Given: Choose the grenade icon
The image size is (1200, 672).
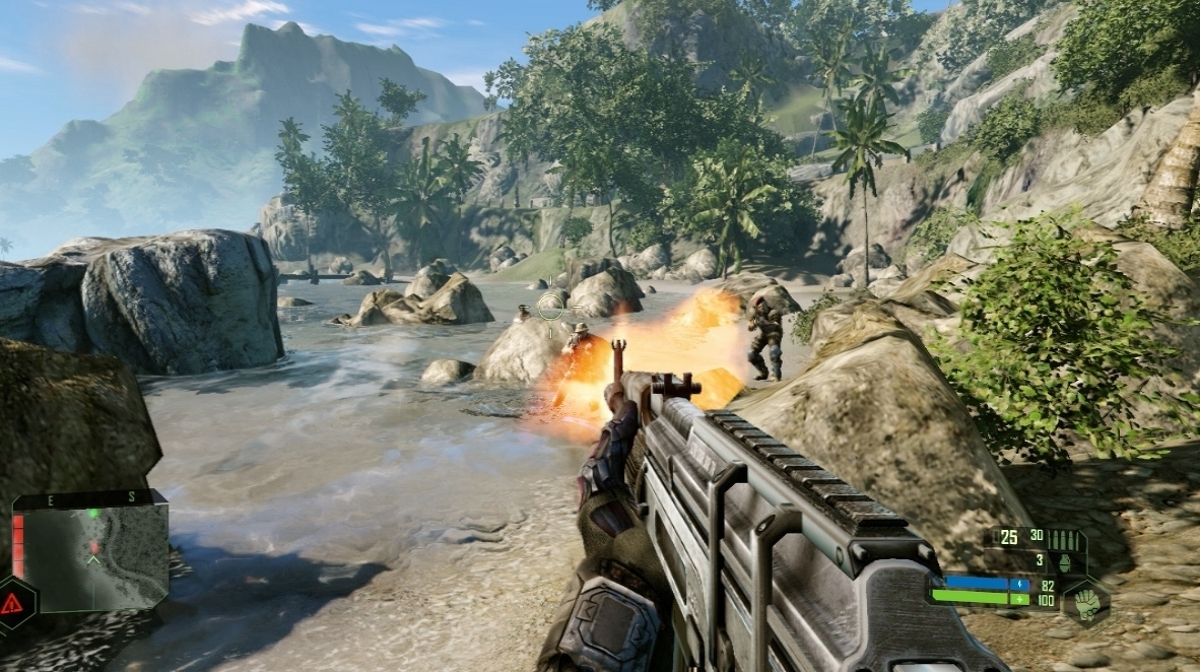Looking at the screenshot, I should (1064, 562).
